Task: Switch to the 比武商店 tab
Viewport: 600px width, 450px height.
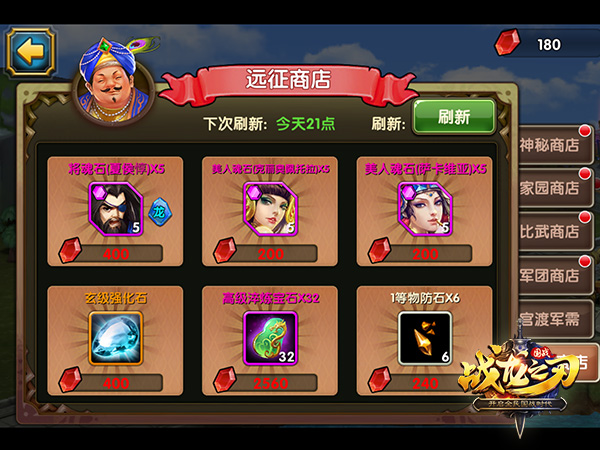Action: [551, 231]
